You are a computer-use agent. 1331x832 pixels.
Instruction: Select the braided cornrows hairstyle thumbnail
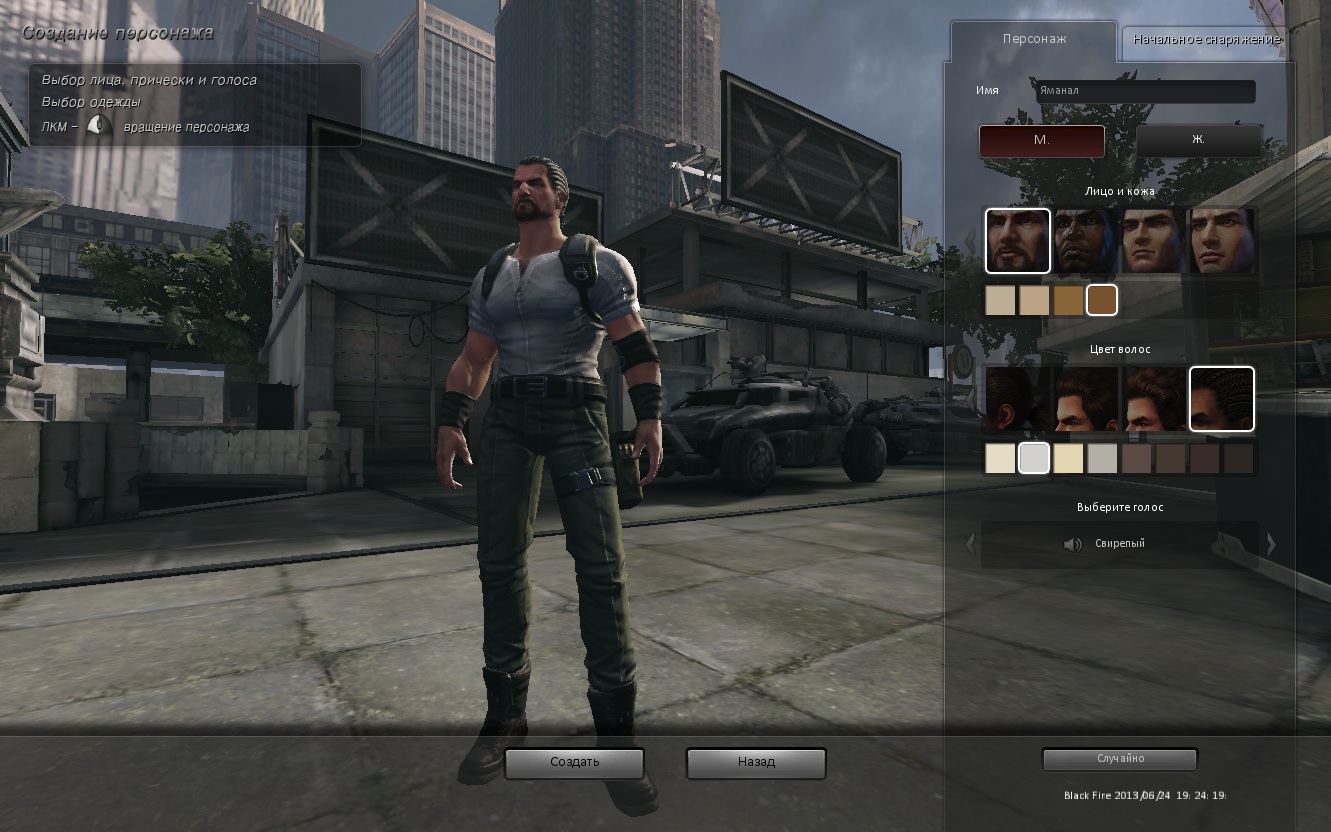1221,399
